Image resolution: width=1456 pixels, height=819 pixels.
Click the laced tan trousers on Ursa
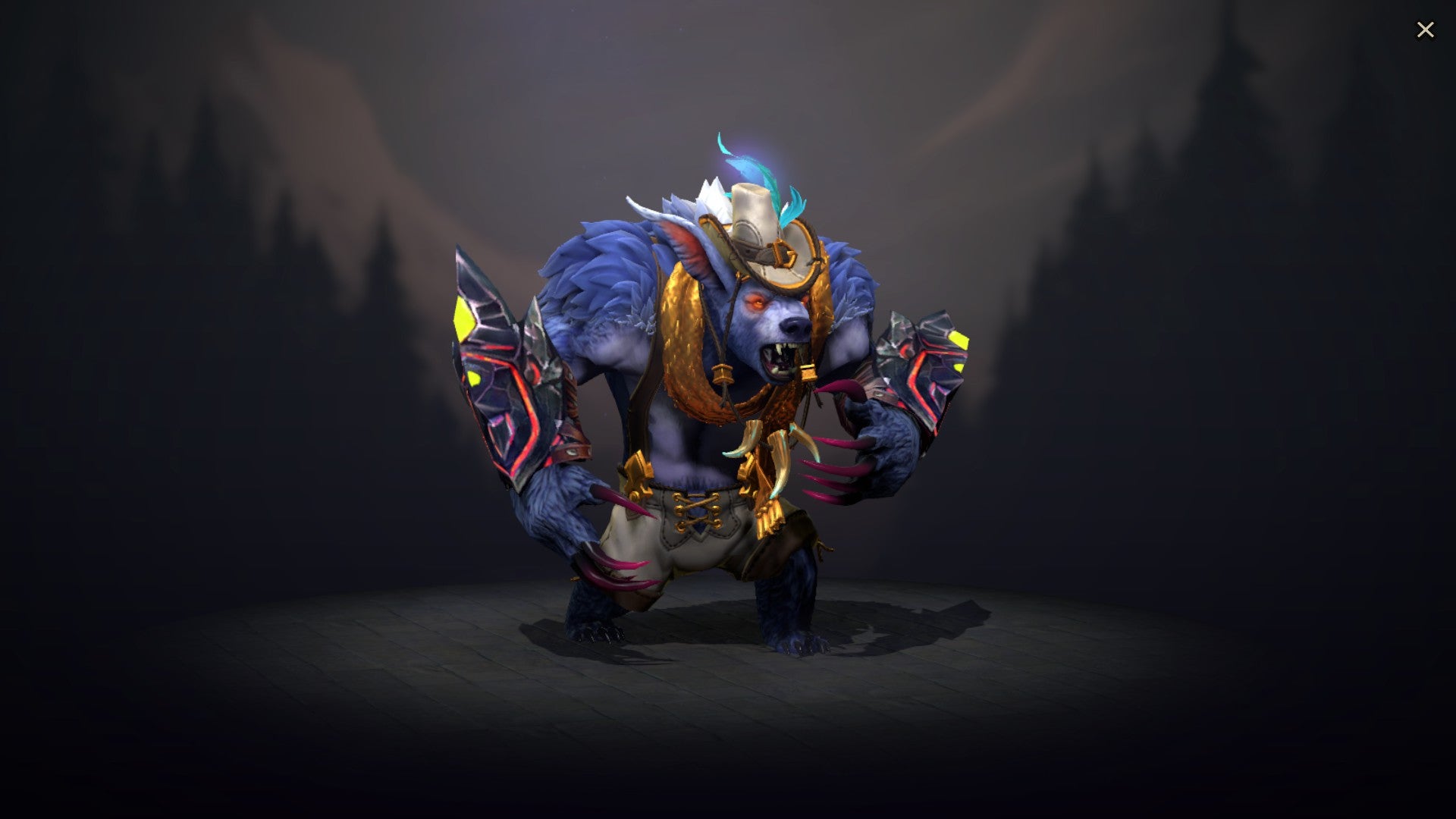click(x=698, y=546)
